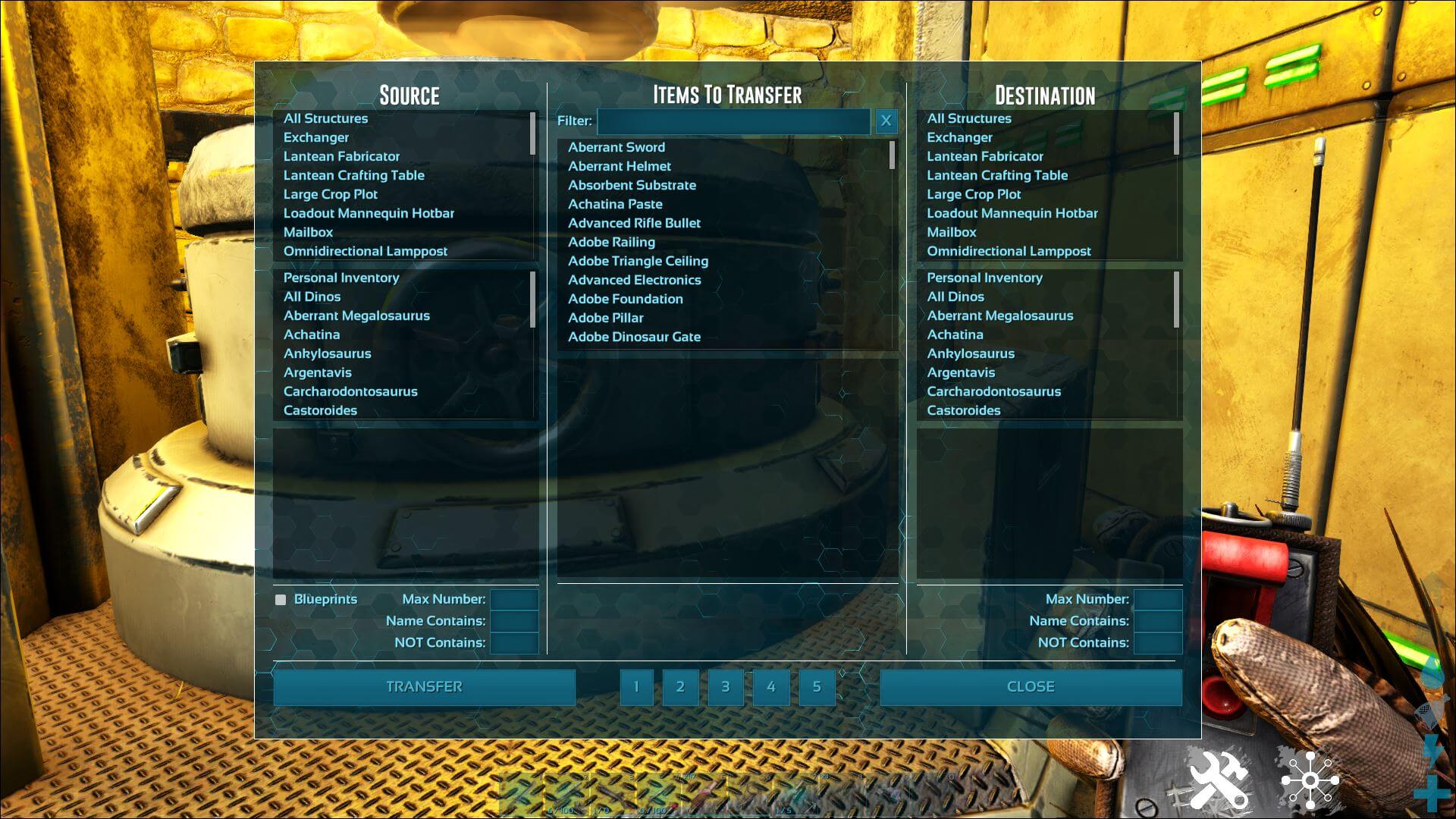Close the transfer window

click(1031, 687)
